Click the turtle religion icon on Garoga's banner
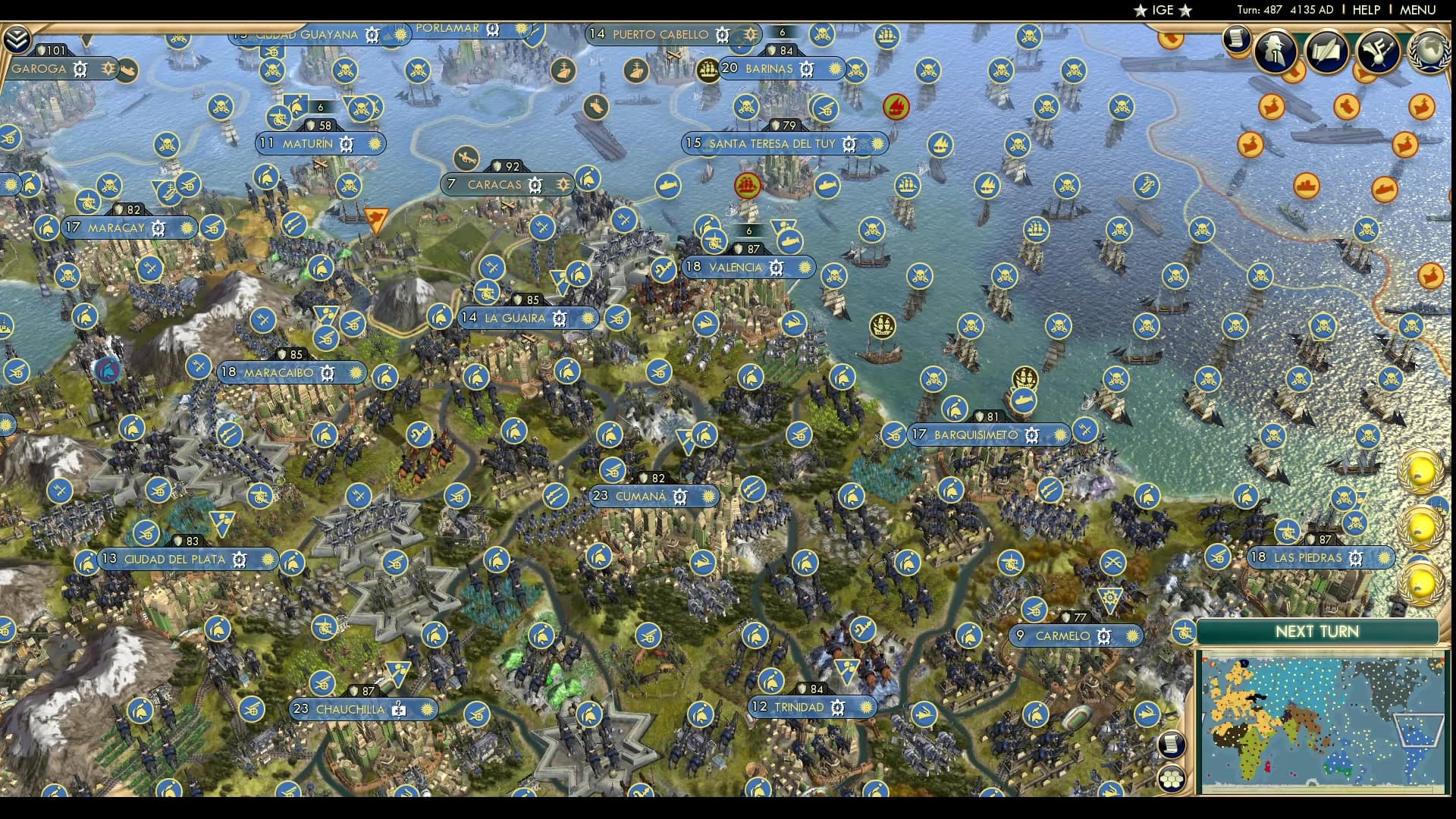 [x=80, y=69]
